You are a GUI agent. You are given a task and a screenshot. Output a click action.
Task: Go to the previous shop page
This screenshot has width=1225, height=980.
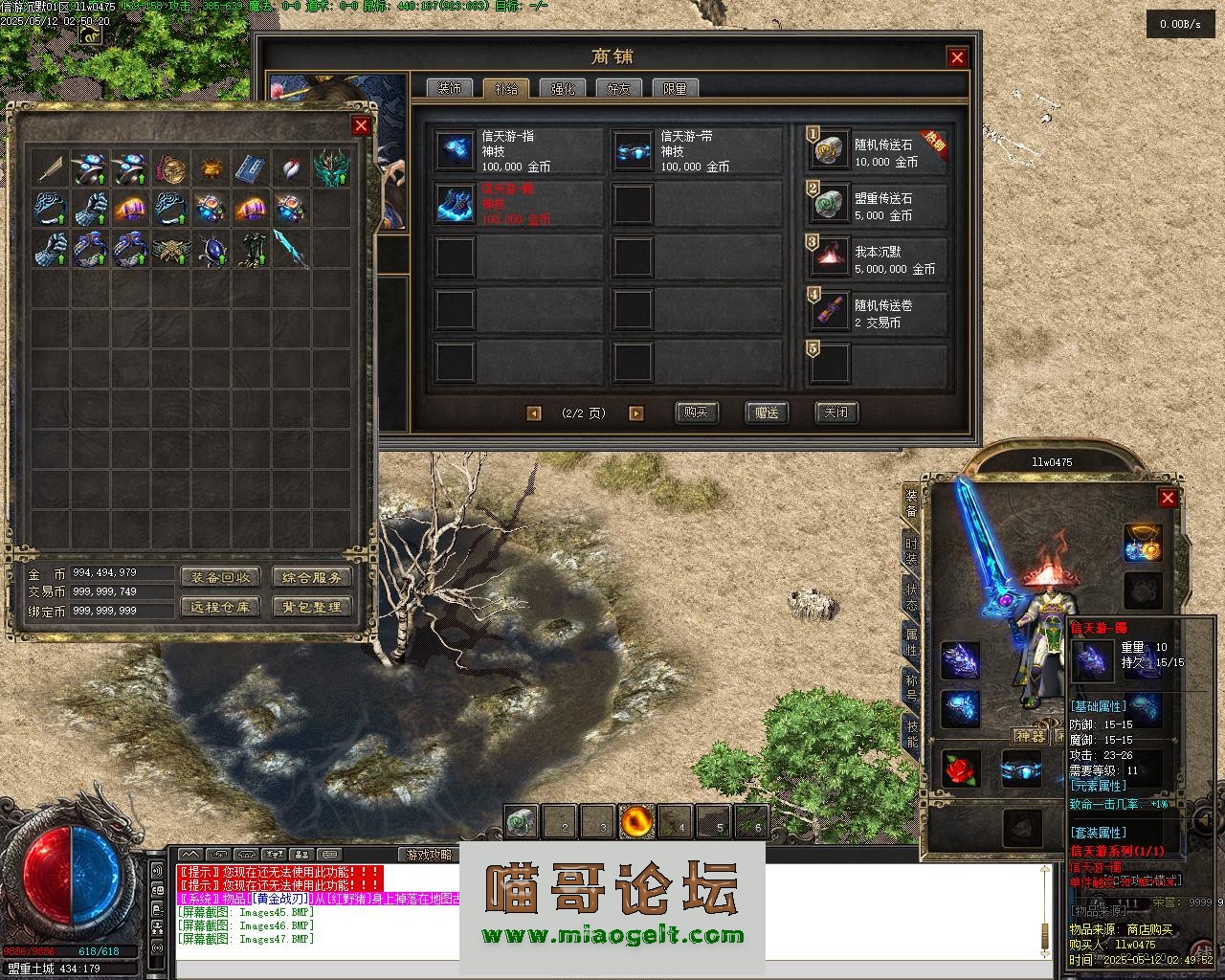pyautogui.click(x=534, y=413)
